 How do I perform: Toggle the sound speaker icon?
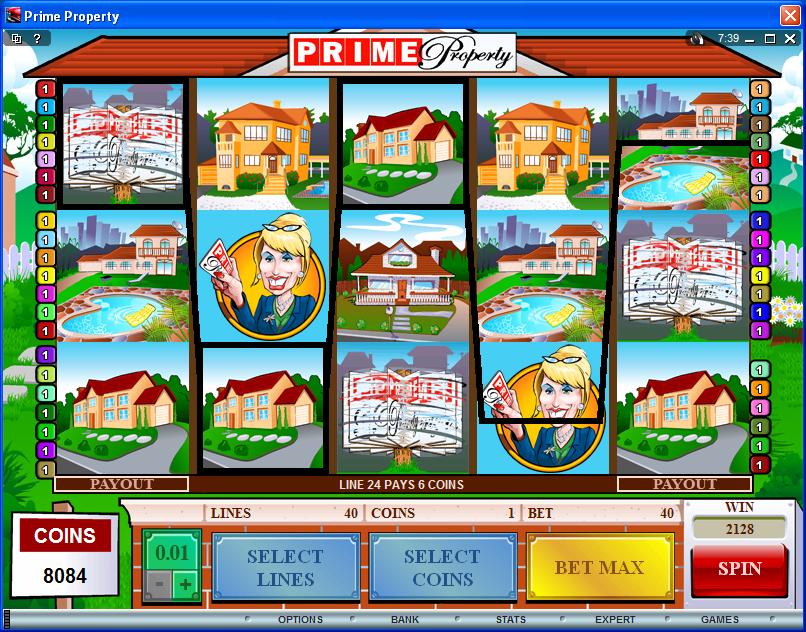pos(697,38)
